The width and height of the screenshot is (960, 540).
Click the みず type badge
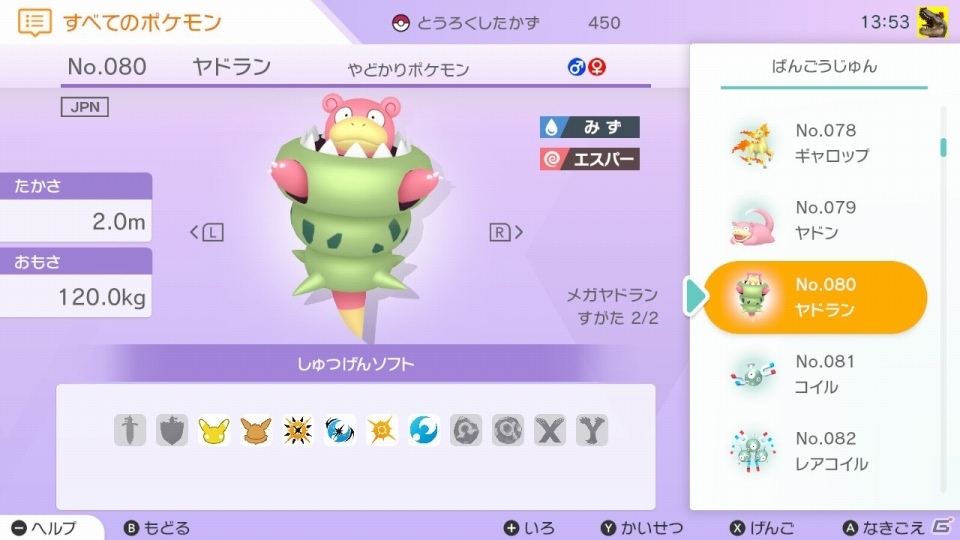[x=589, y=127]
